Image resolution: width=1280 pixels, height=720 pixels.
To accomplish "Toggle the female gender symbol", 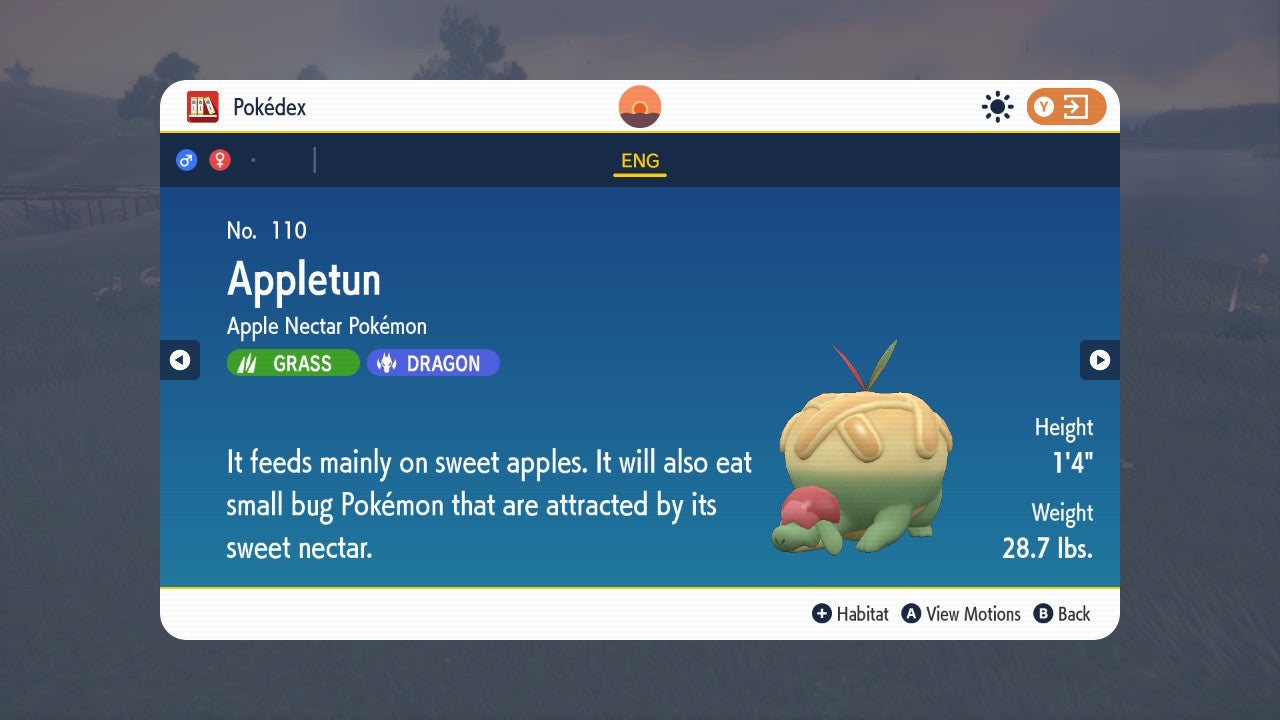I will [x=218, y=159].
